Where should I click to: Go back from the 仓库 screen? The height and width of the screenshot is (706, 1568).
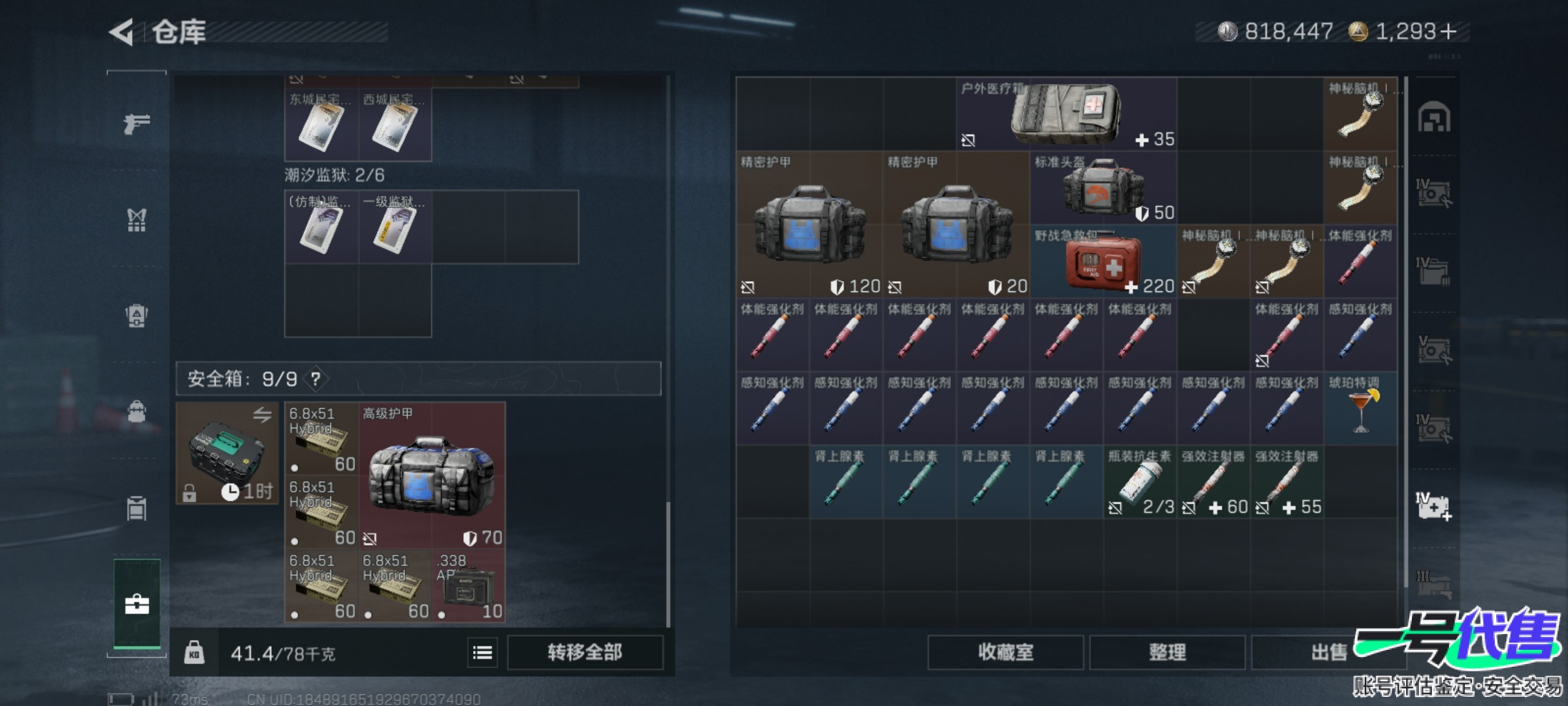click(x=122, y=32)
